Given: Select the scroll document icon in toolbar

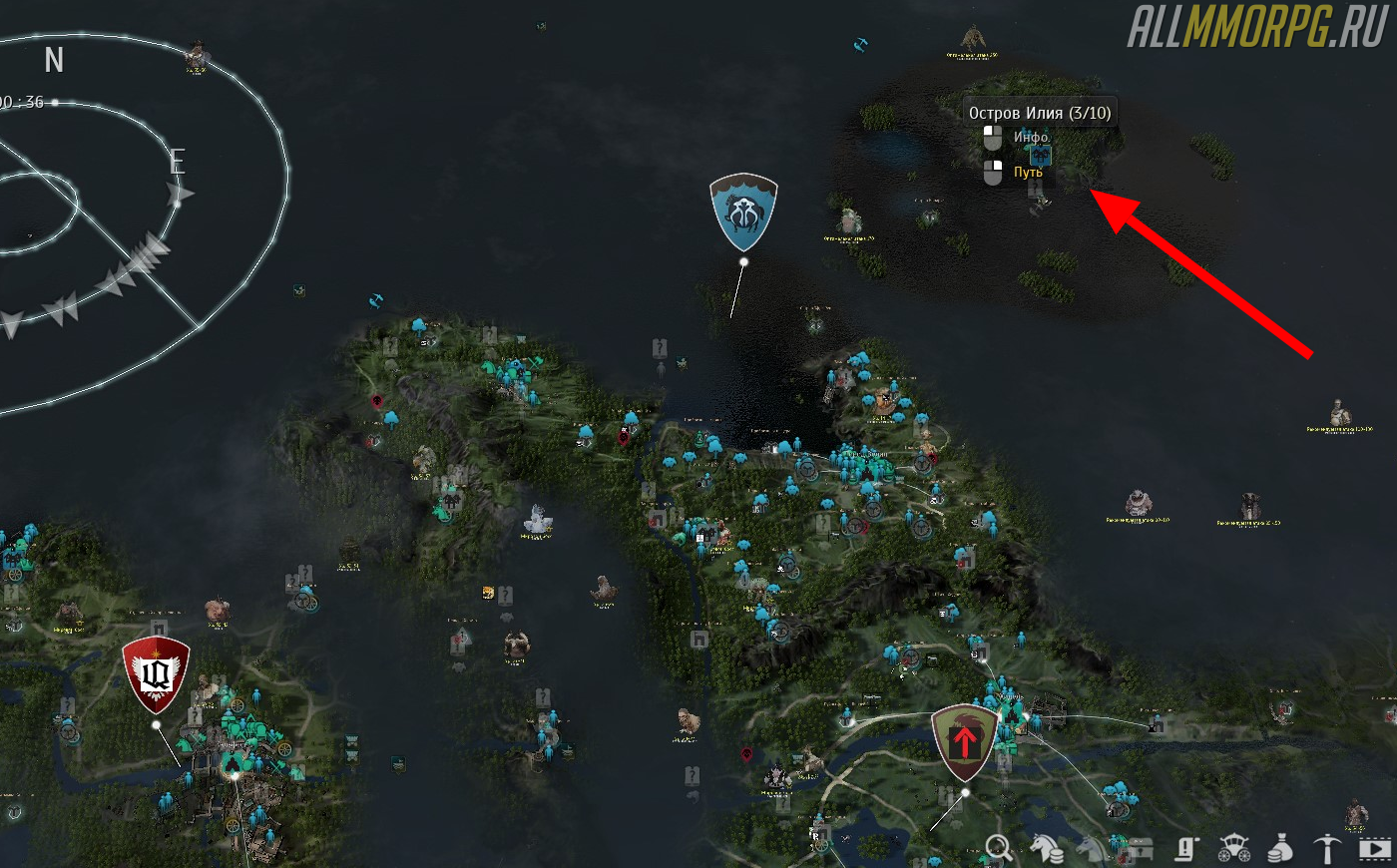Looking at the screenshot, I should (x=1185, y=849).
